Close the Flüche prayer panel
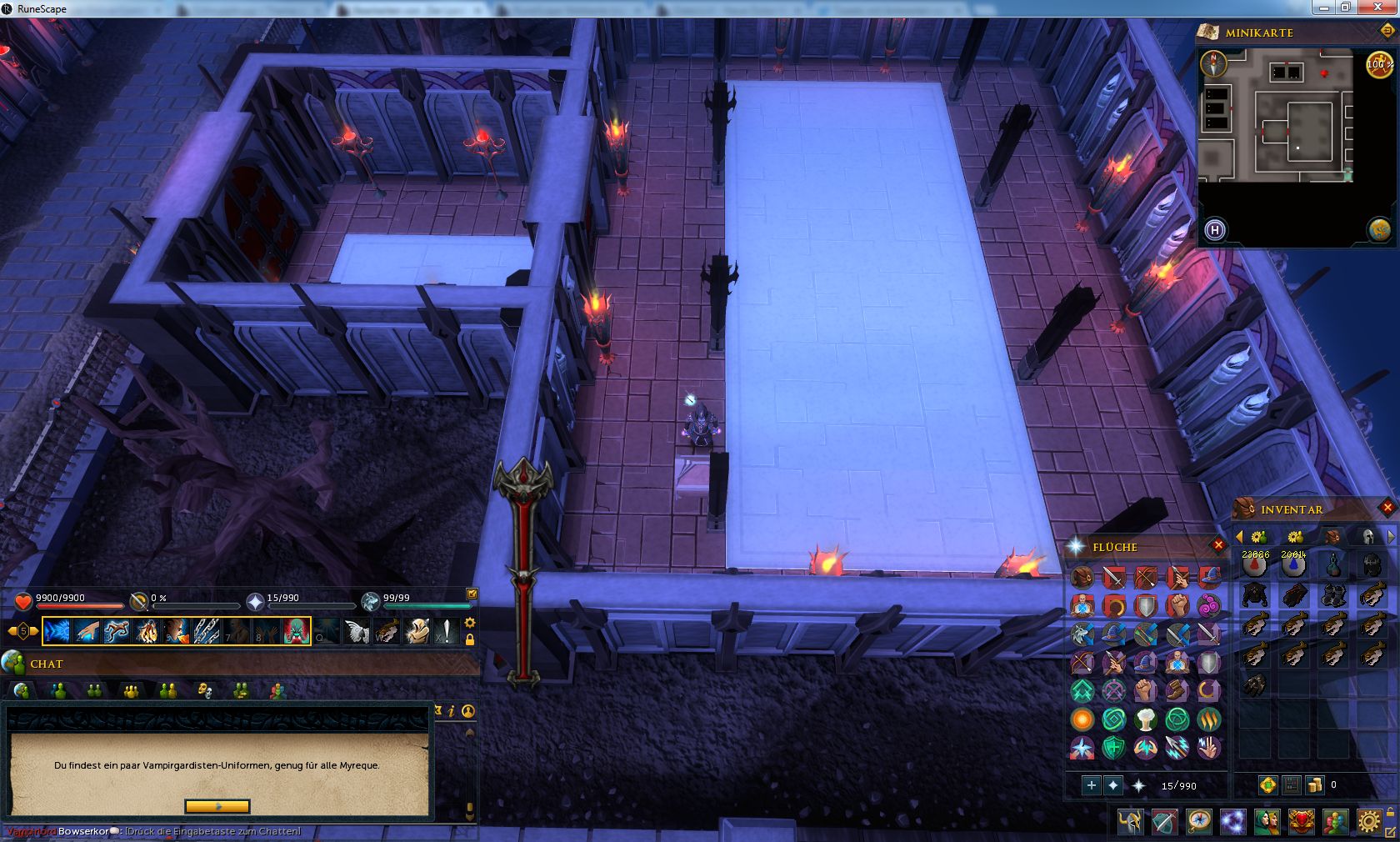The image size is (1400, 842). click(x=1218, y=545)
